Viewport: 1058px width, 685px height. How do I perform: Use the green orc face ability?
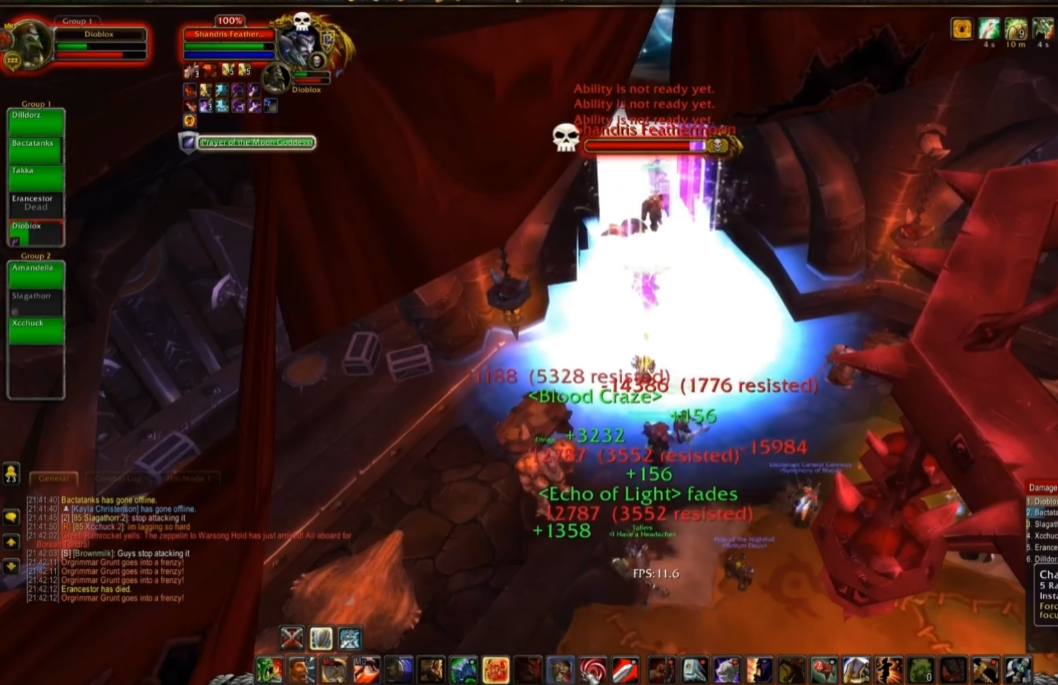coord(268,670)
